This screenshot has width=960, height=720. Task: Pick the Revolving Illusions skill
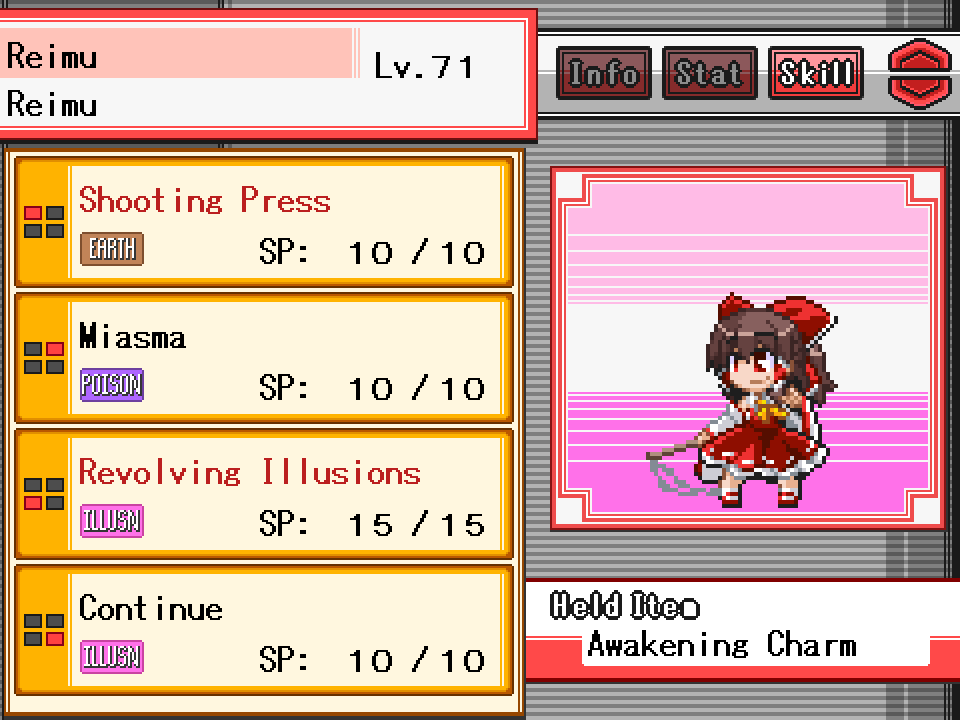click(x=264, y=494)
